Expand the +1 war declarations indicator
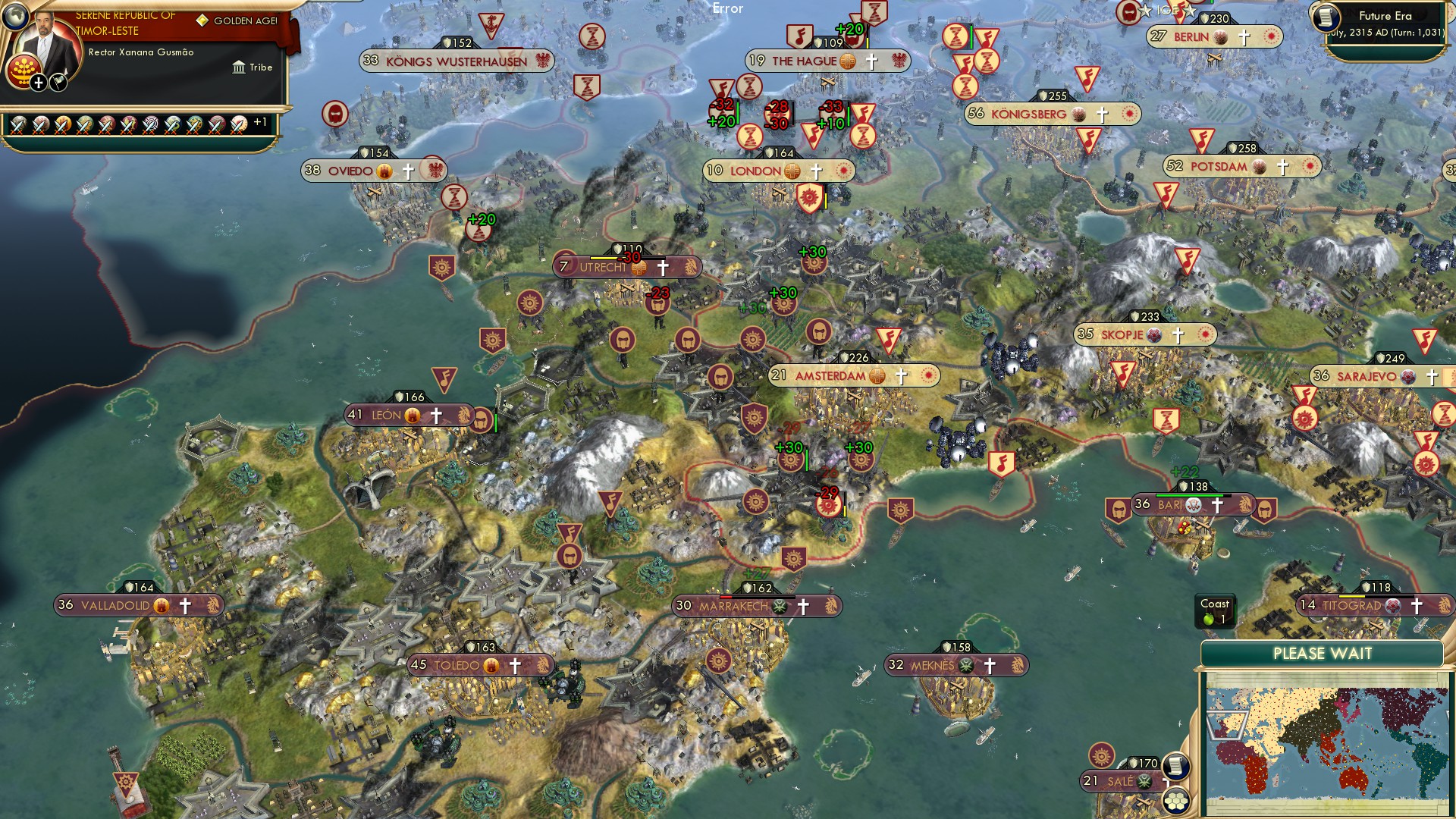1456x819 pixels. [260, 121]
